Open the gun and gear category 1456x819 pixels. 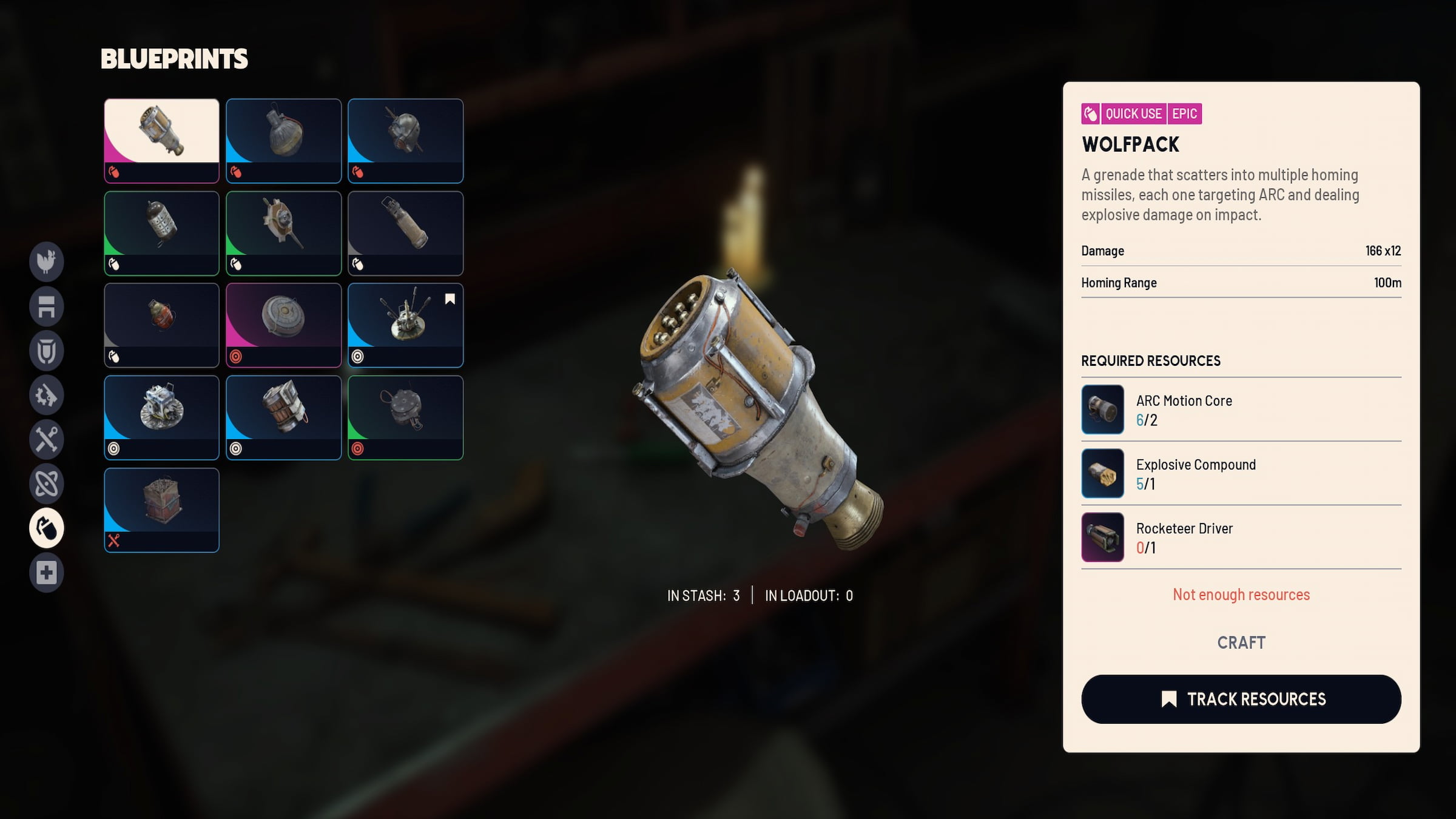(47, 395)
